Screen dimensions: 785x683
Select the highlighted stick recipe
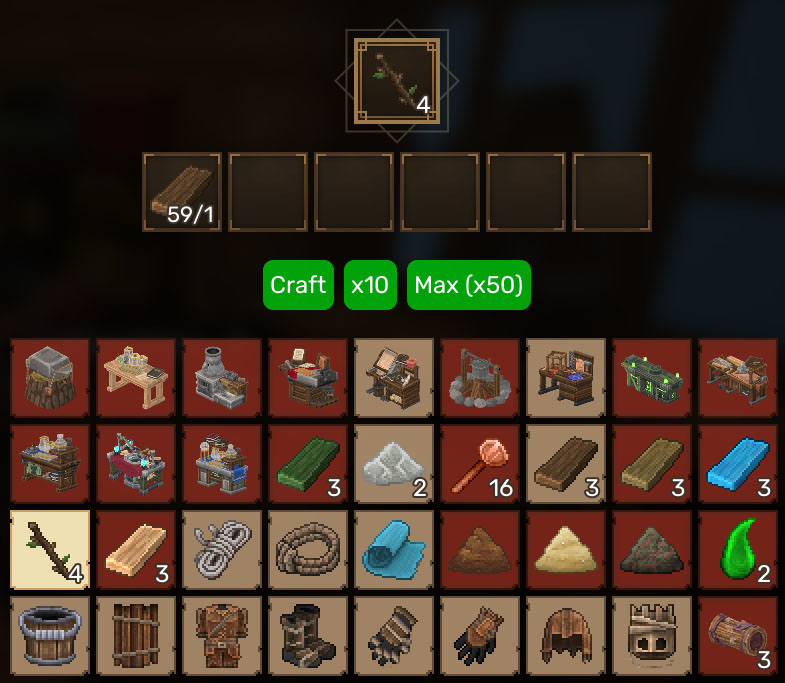(49, 550)
